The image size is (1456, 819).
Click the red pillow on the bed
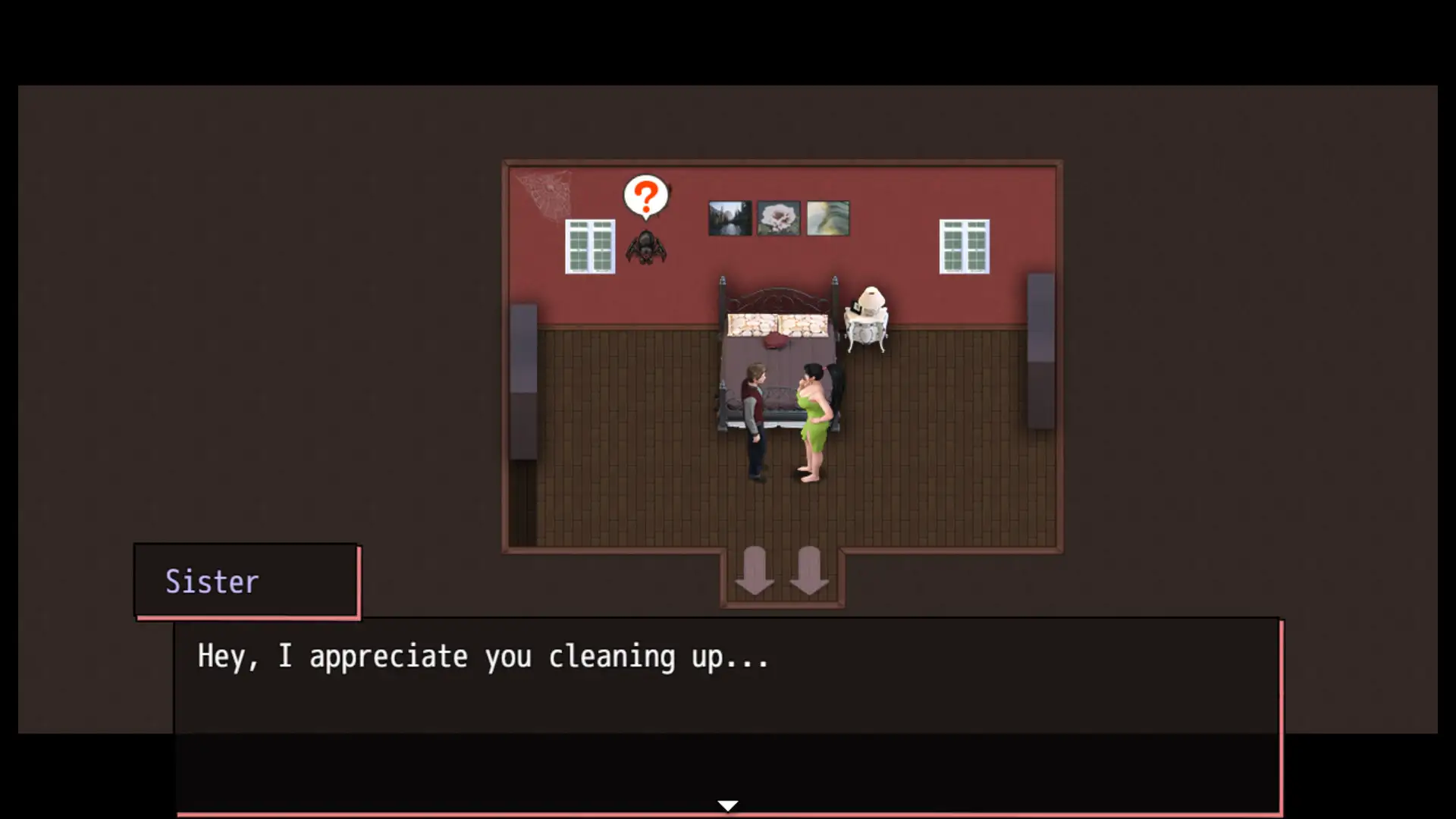(x=776, y=343)
